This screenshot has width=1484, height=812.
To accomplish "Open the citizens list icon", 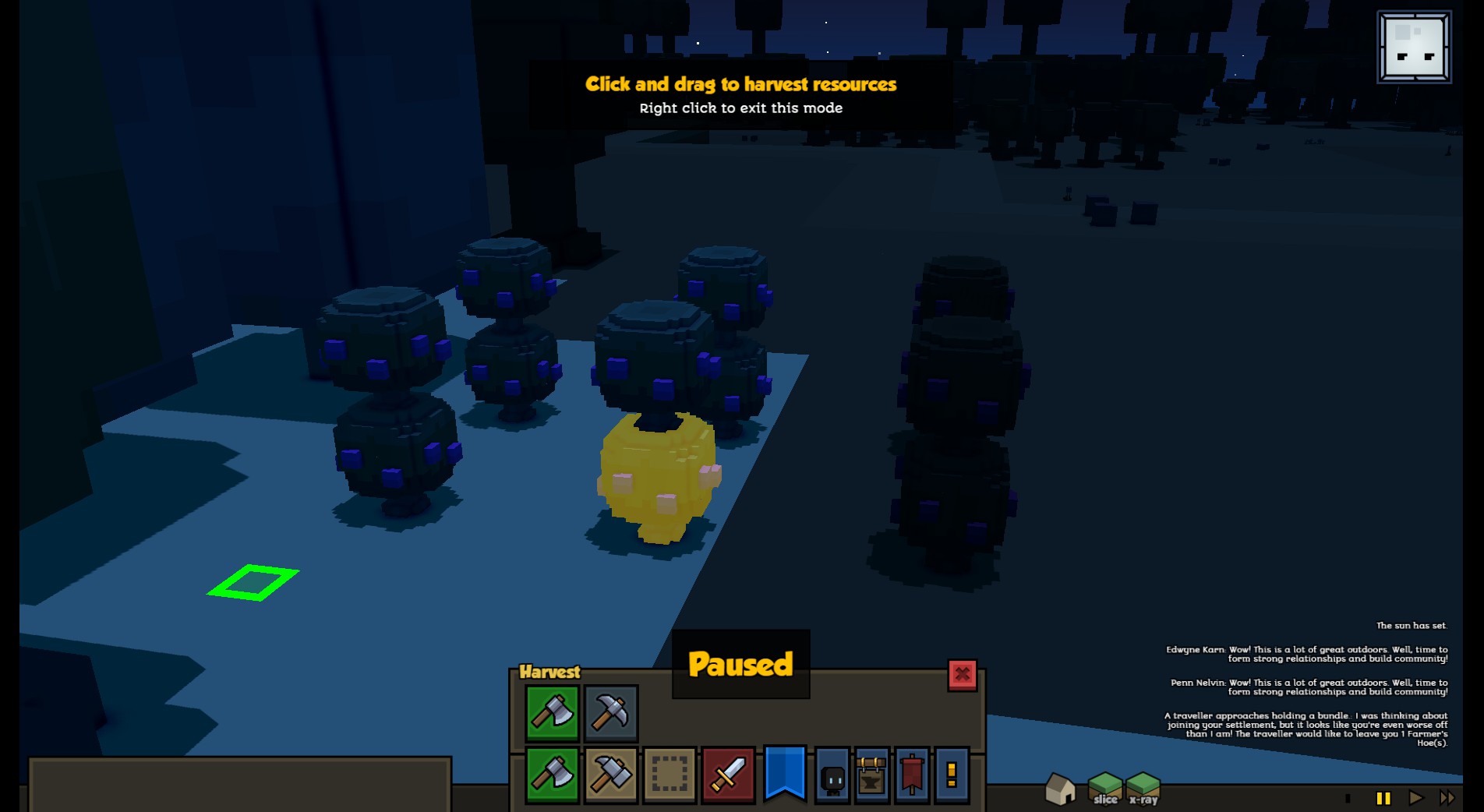I will pos(832,776).
